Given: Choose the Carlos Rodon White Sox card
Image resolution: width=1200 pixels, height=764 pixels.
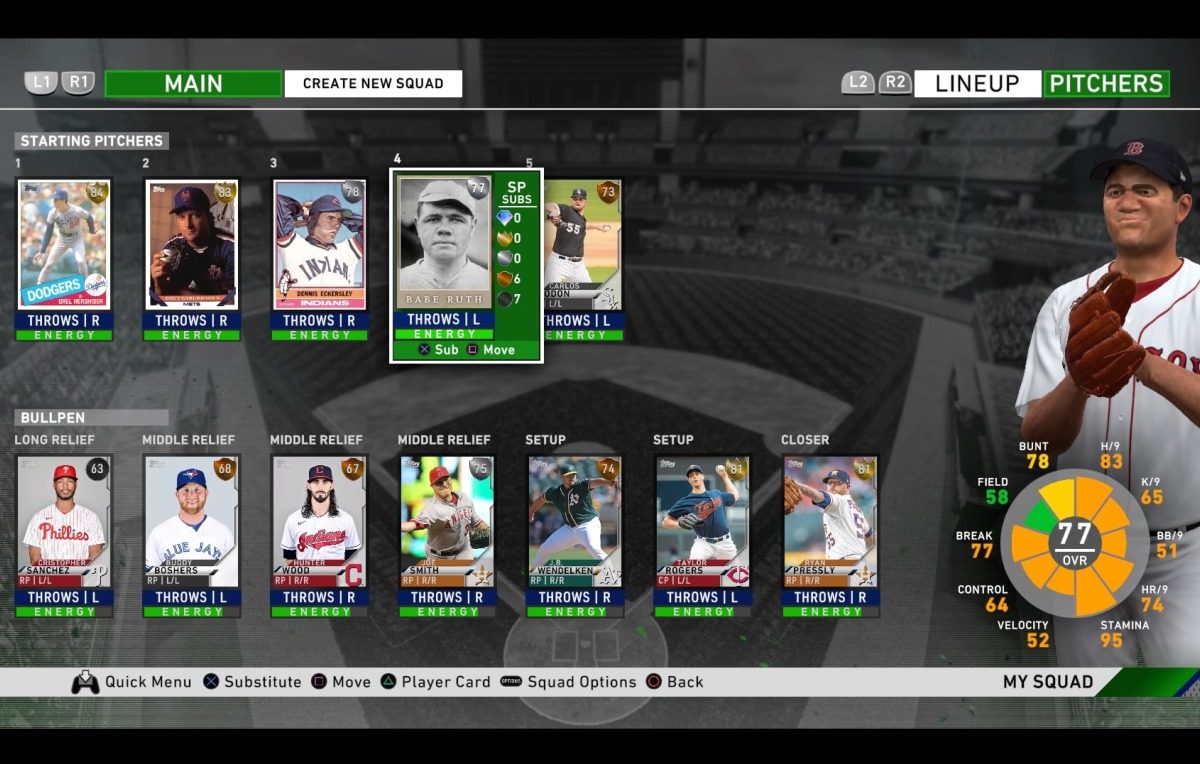Looking at the screenshot, I should pos(583,246).
